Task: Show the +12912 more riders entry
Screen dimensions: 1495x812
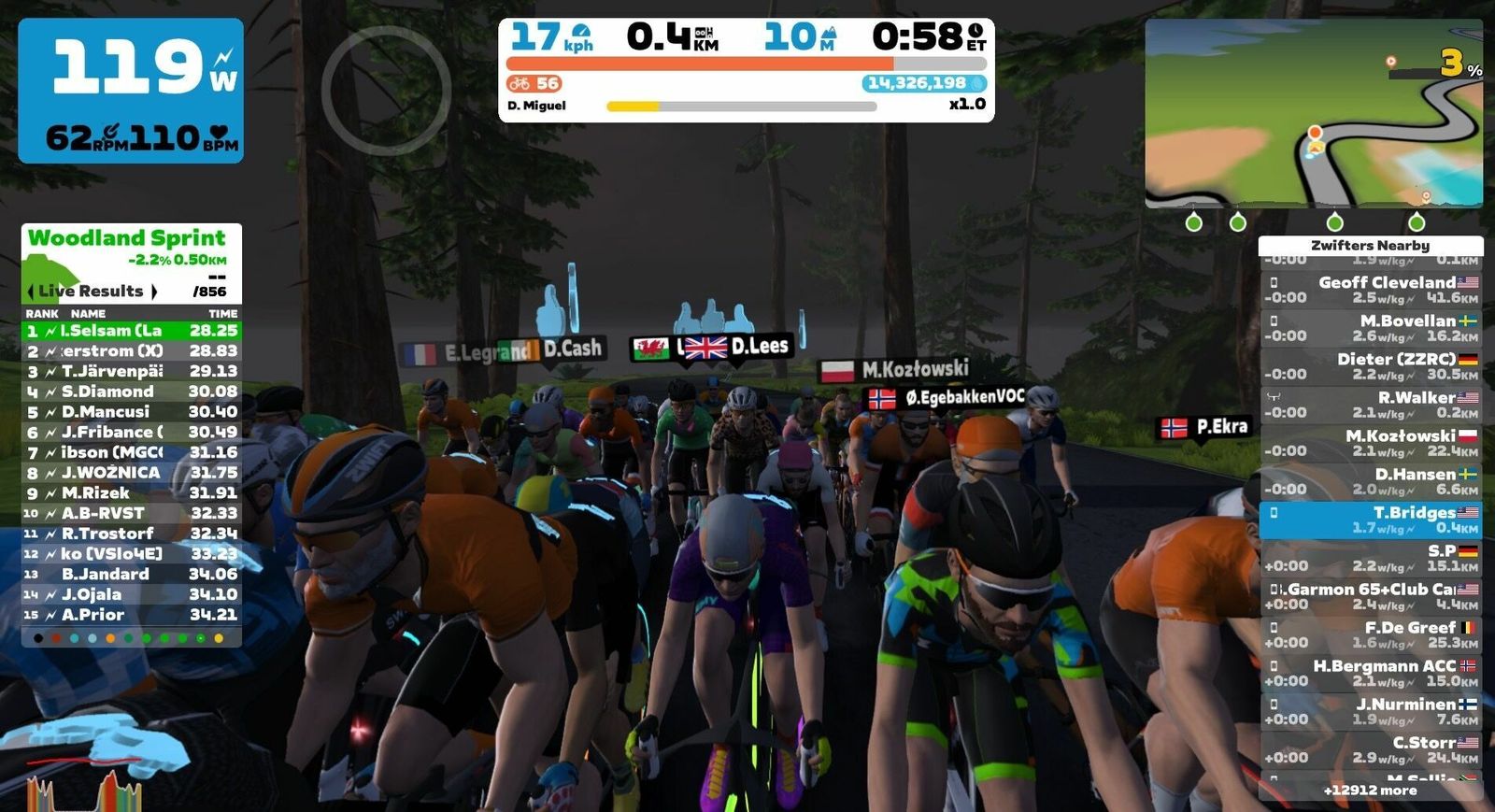Action: 1370,791
